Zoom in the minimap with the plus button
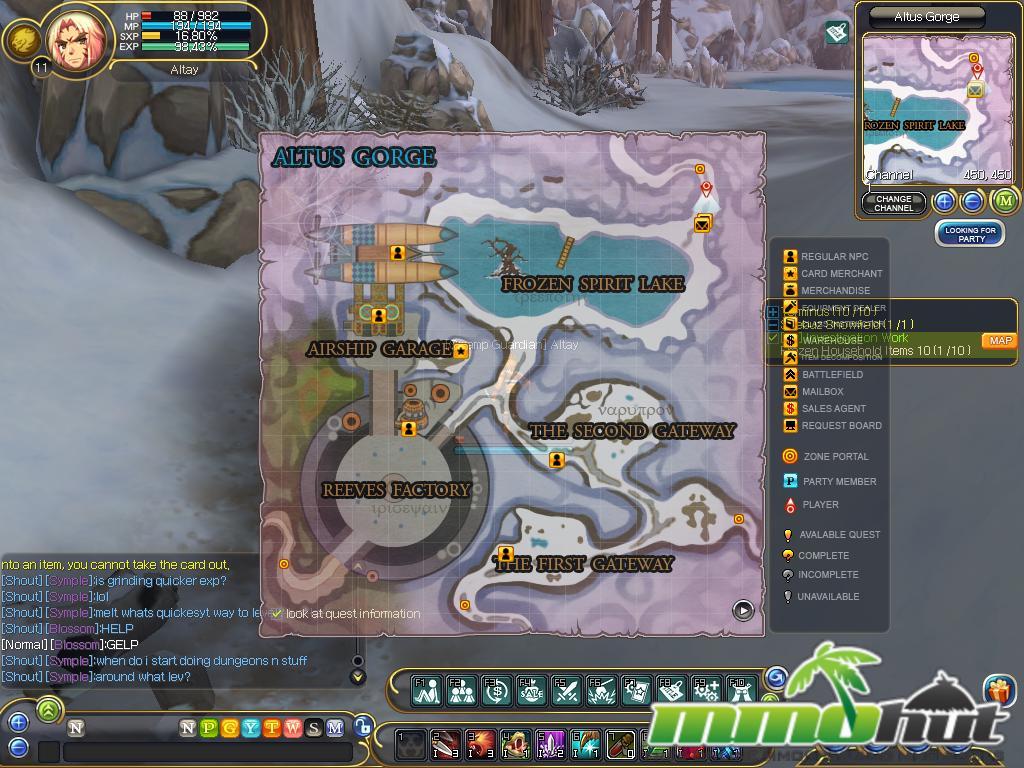Viewport: 1024px width, 768px height. point(945,201)
